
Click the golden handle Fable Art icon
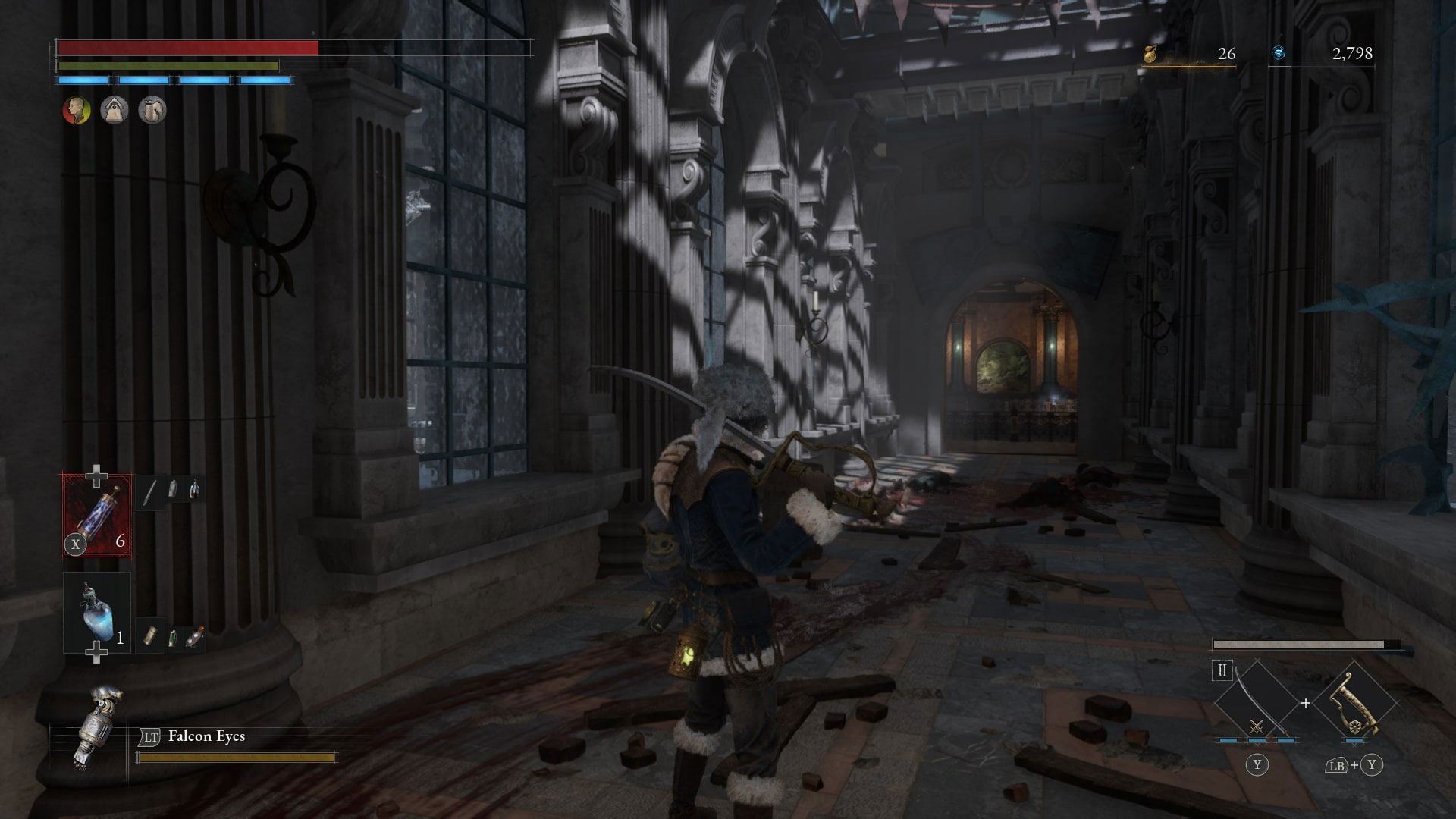coord(1356,703)
